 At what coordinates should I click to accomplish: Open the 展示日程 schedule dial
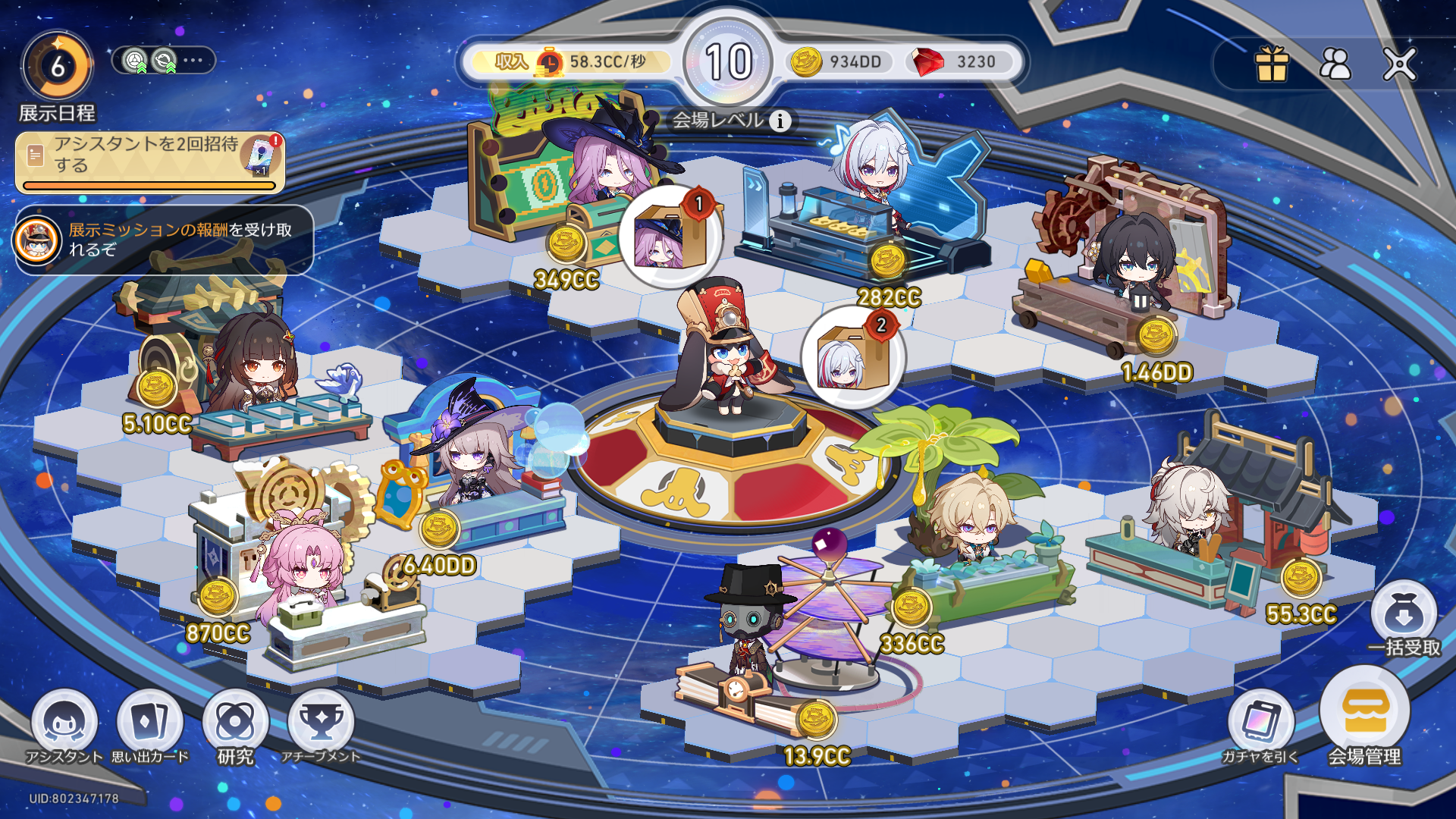pos(58,67)
